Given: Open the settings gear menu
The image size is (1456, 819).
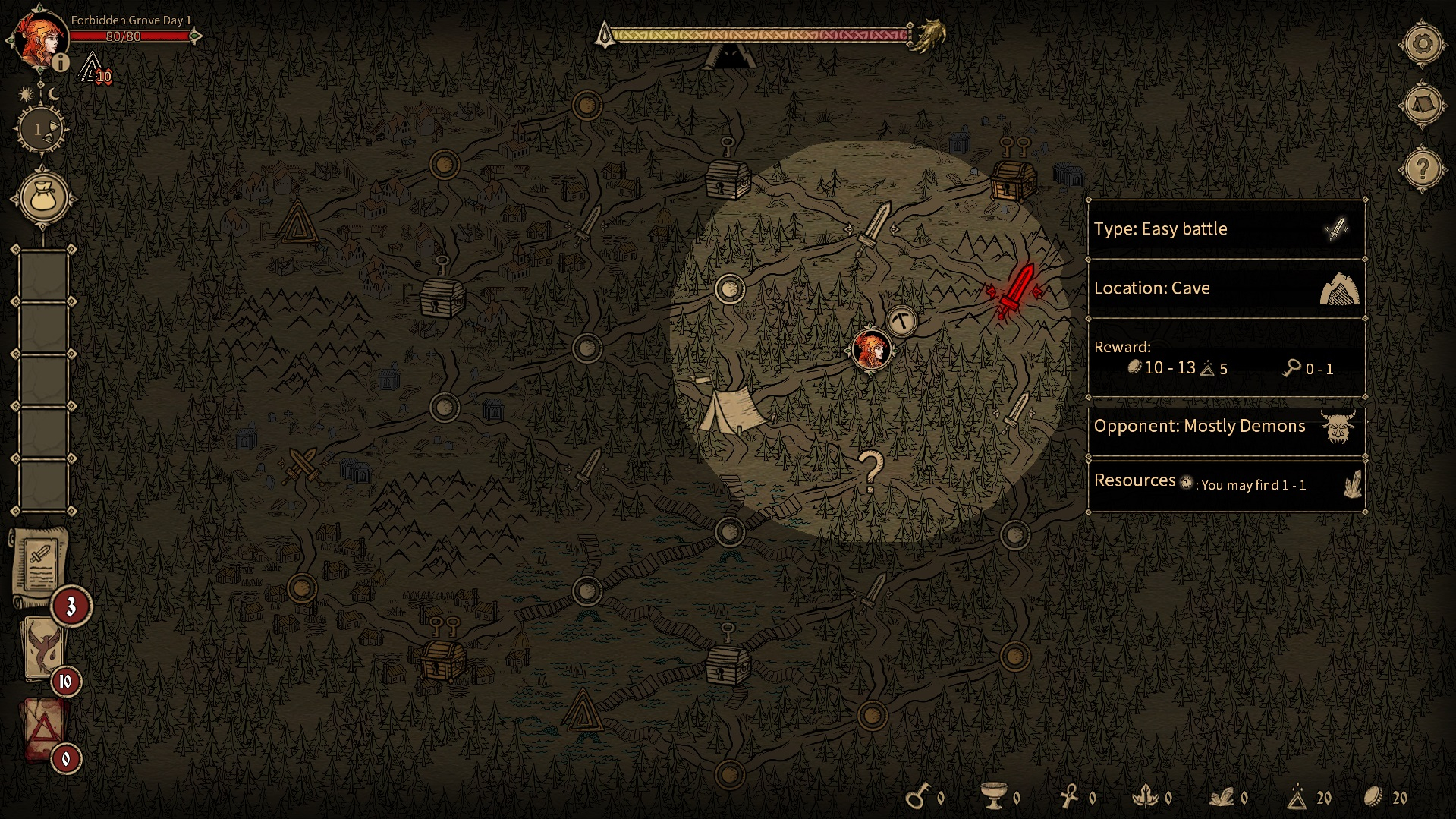Looking at the screenshot, I should [1422, 44].
